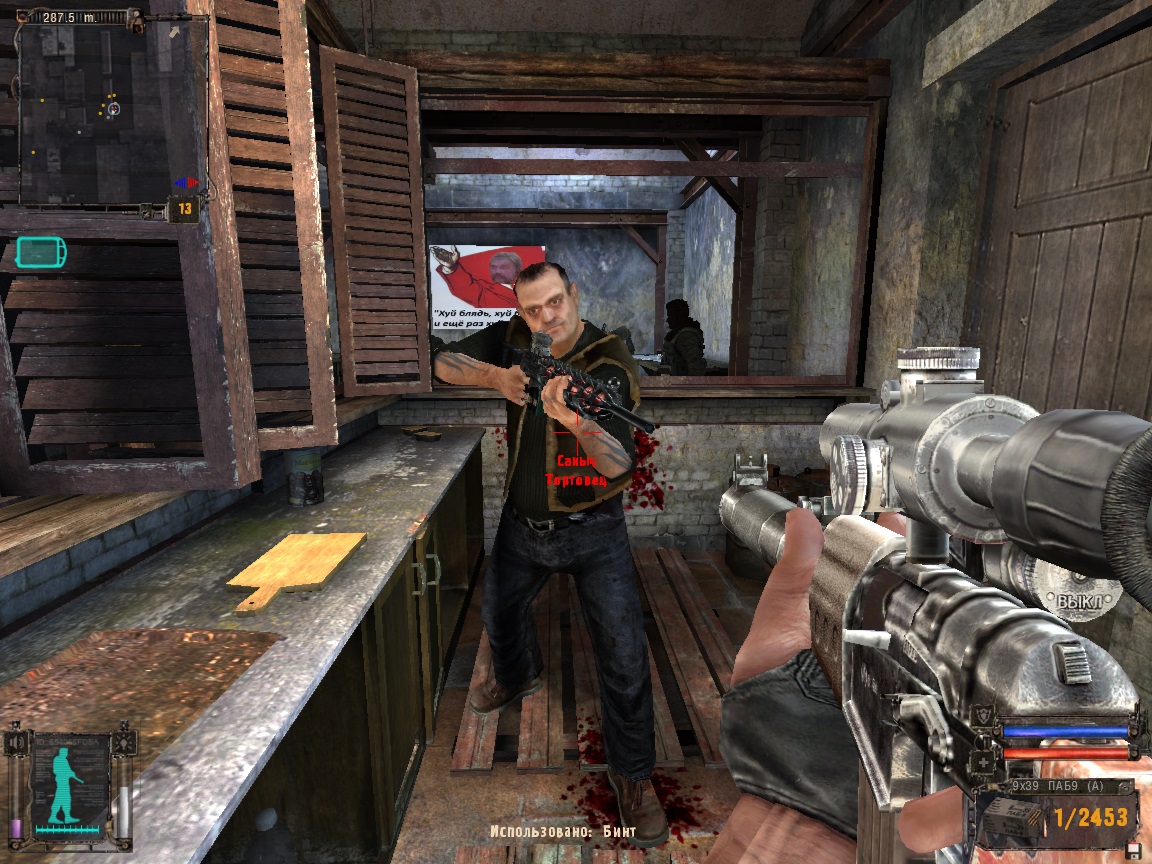Click the health cross icon

coord(985,764)
